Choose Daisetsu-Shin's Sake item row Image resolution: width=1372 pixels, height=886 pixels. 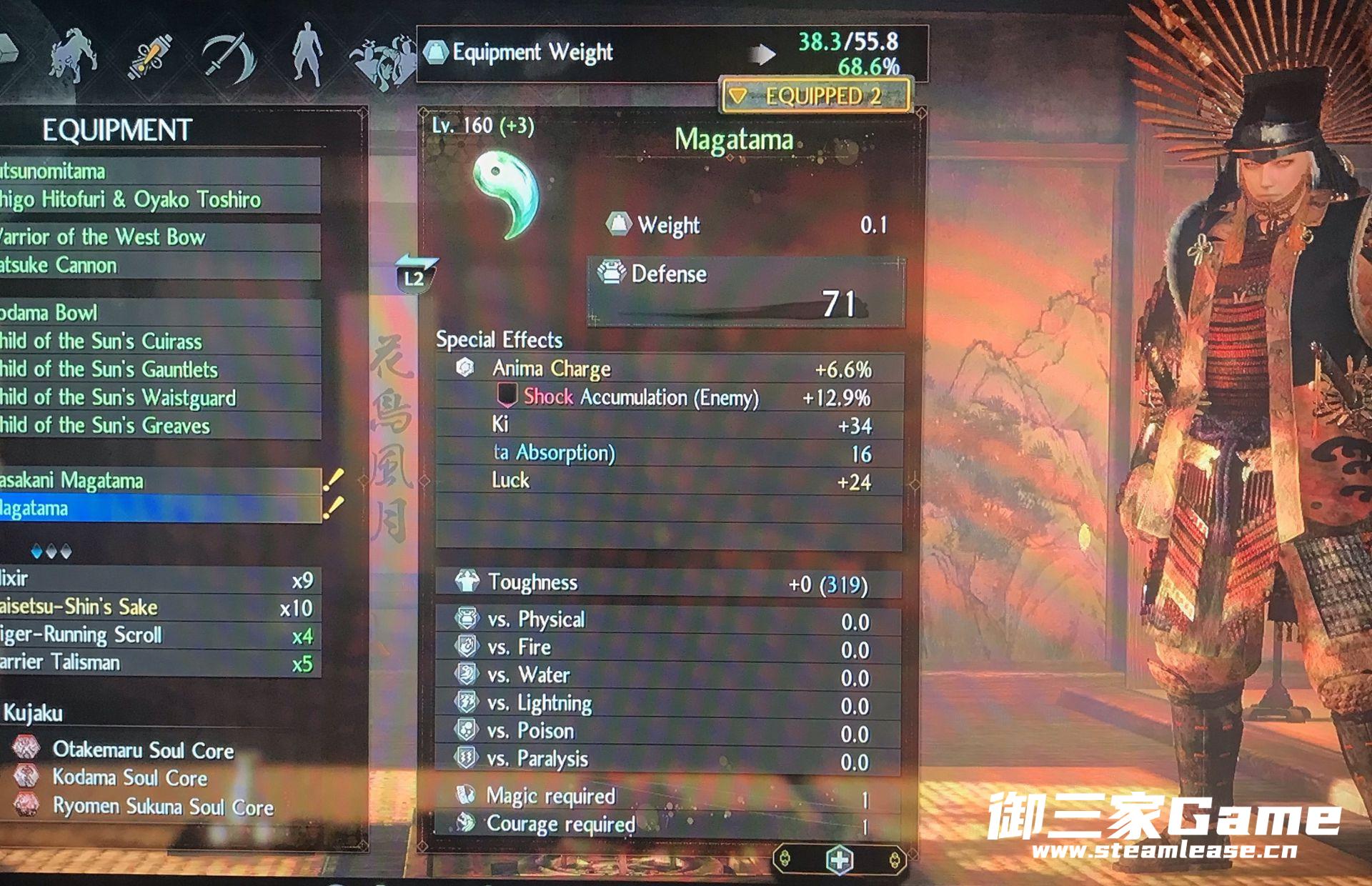click(x=157, y=607)
